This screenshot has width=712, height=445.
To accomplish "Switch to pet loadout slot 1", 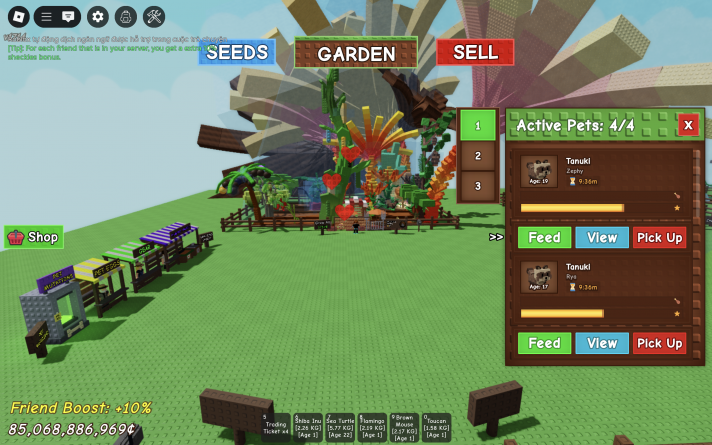I will pyautogui.click(x=478, y=126).
